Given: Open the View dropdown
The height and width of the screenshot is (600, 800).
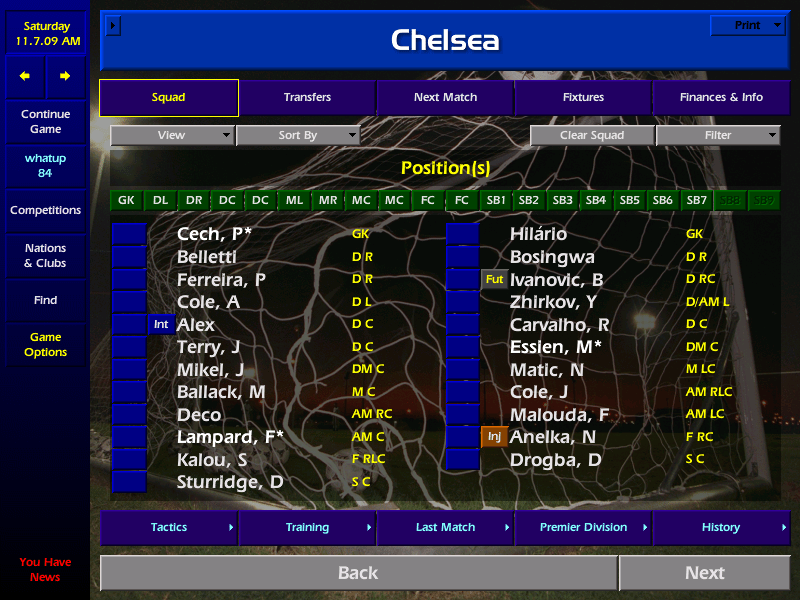Looking at the screenshot, I should [x=172, y=136].
